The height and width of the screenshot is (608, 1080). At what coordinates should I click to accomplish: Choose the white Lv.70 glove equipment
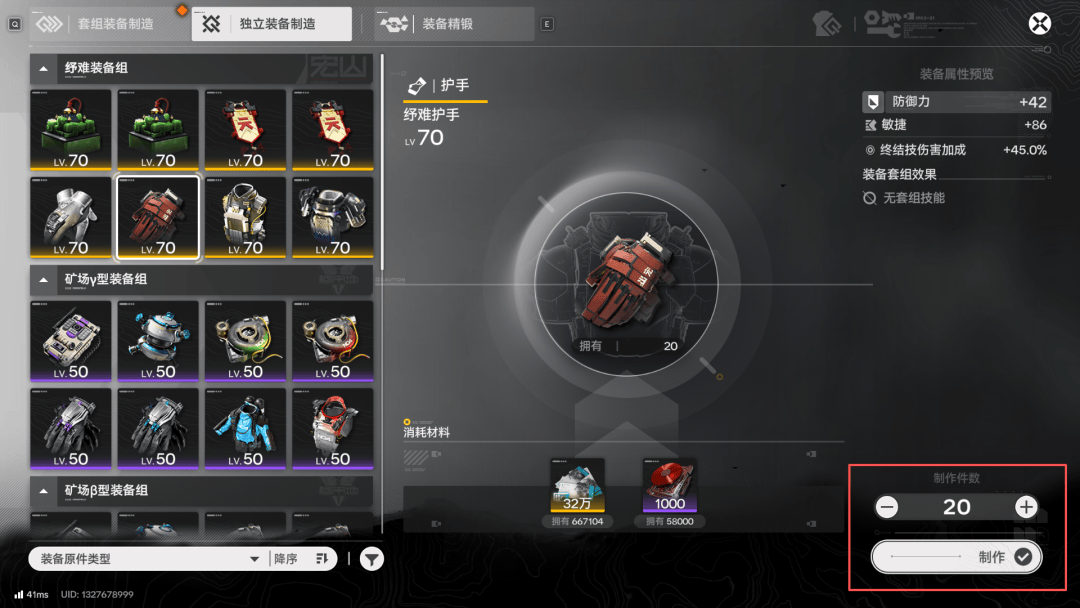point(71,217)
